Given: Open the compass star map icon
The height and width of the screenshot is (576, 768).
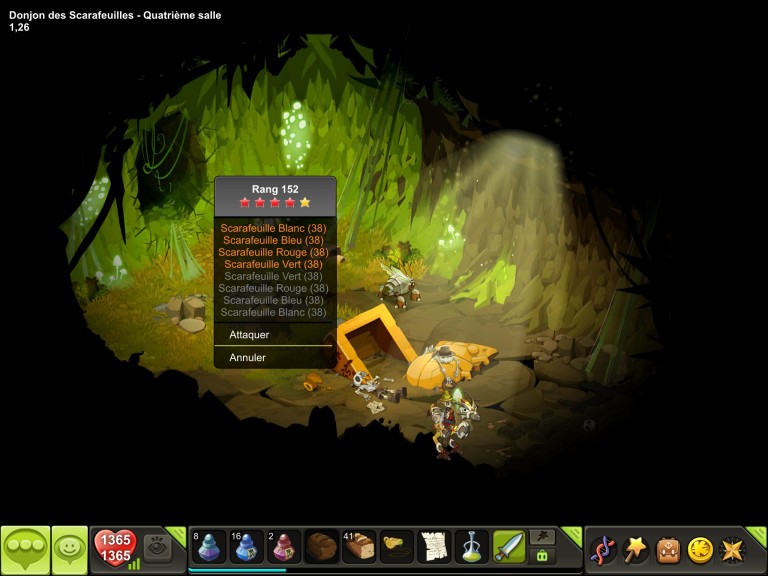Looking at the screenshot, I should point(732,549).
